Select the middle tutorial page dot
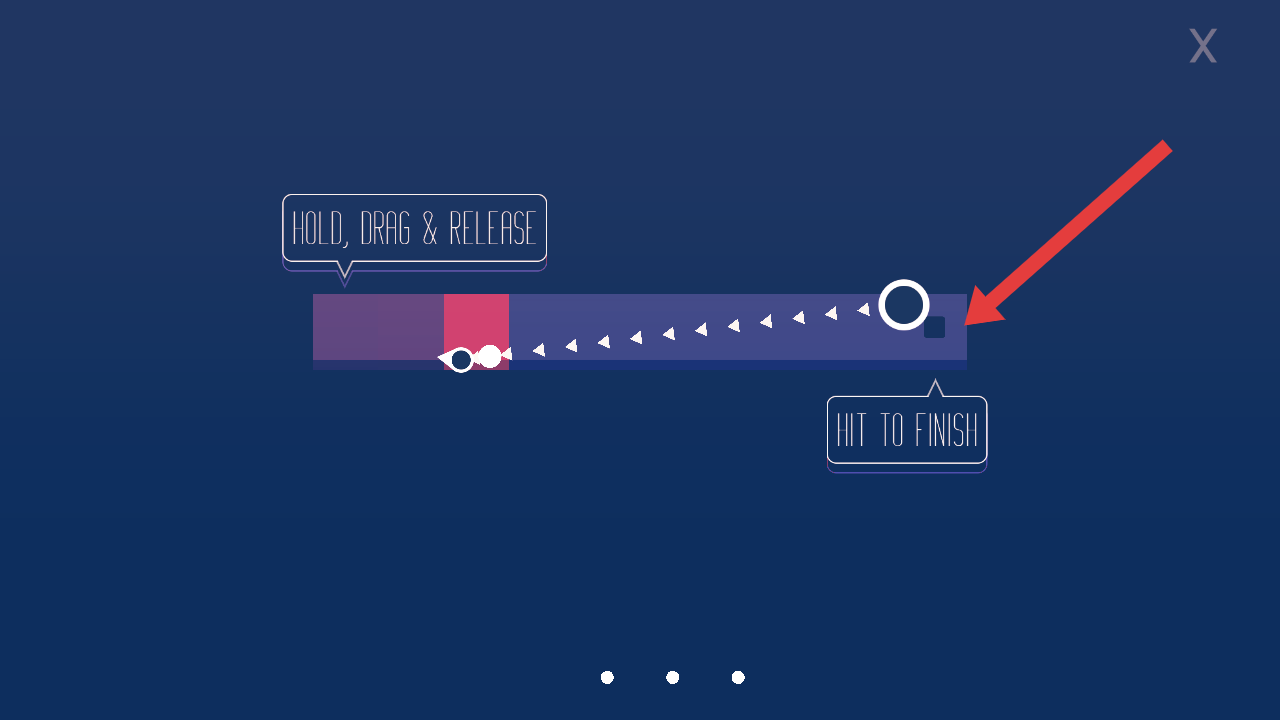Image resolution: width=1280 pixels, height=720 pixels. [673, 677]
